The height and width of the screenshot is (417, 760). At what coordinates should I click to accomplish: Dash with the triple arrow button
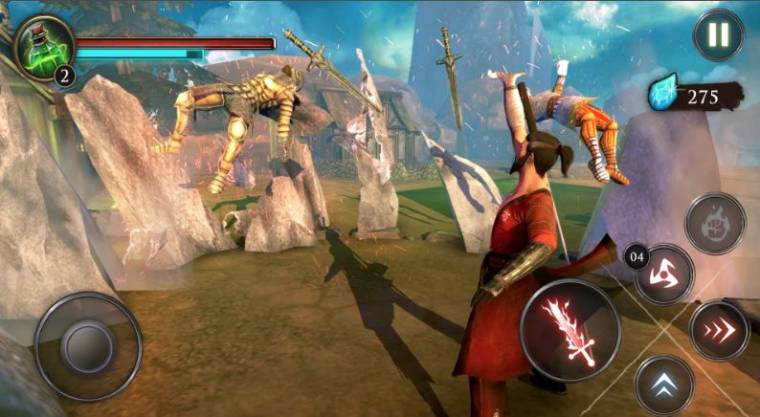pos(719,329)
